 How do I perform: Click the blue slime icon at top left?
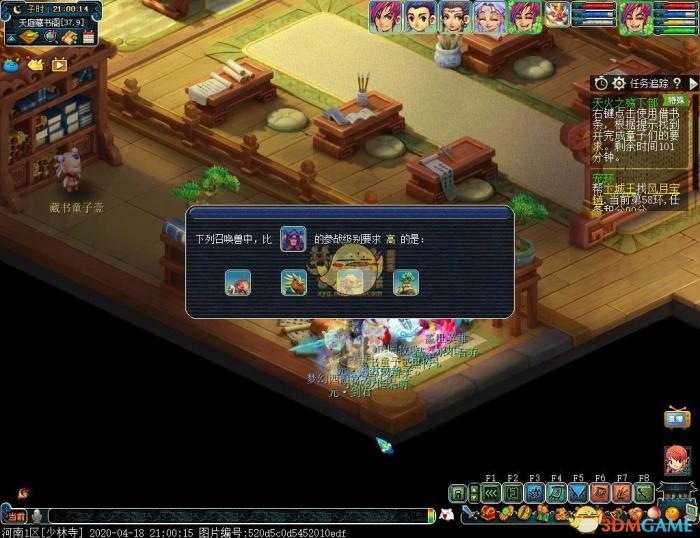coord(12,65)
